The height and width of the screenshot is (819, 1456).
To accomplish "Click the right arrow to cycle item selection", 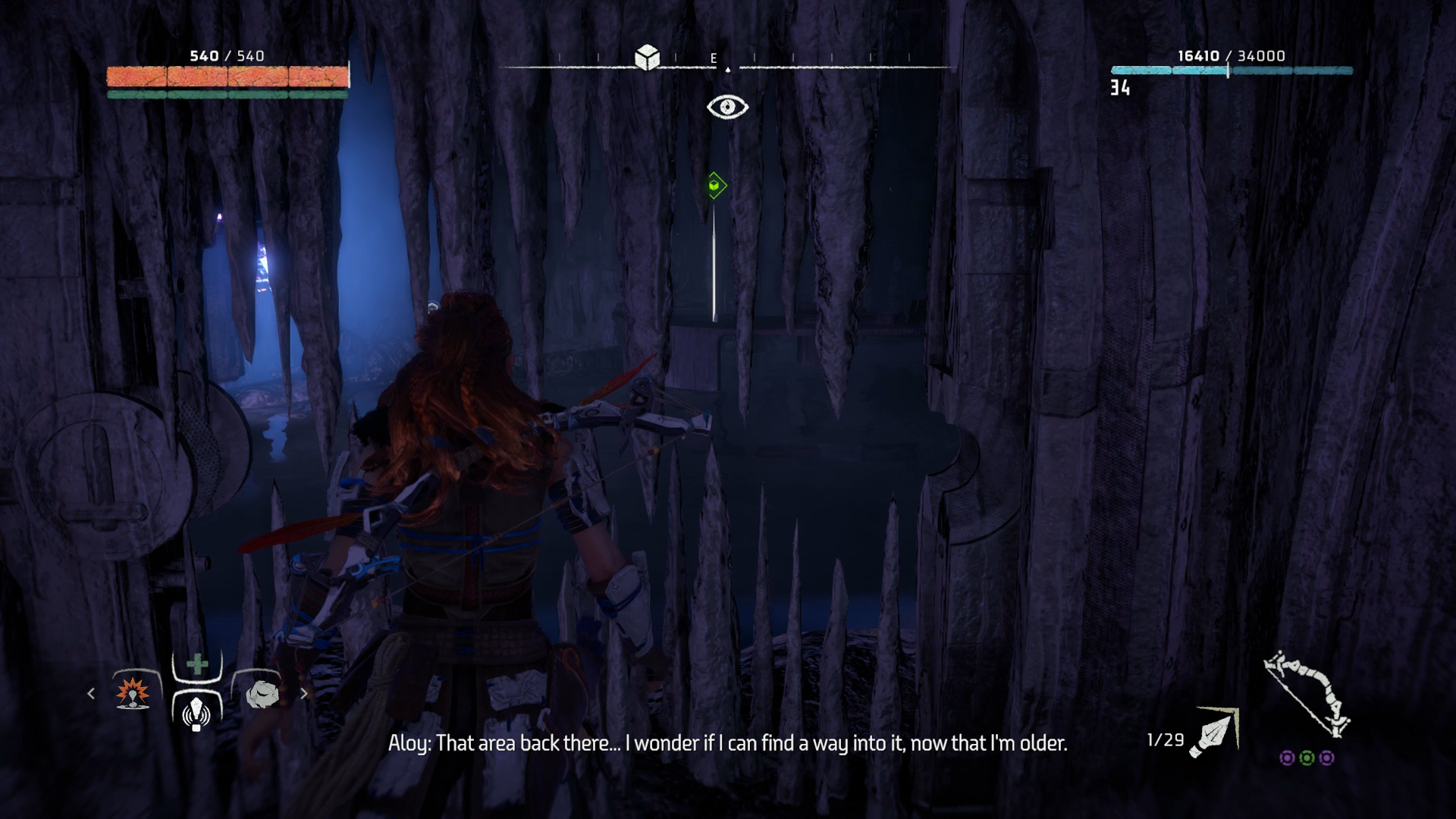I will (x=304, y=693).
